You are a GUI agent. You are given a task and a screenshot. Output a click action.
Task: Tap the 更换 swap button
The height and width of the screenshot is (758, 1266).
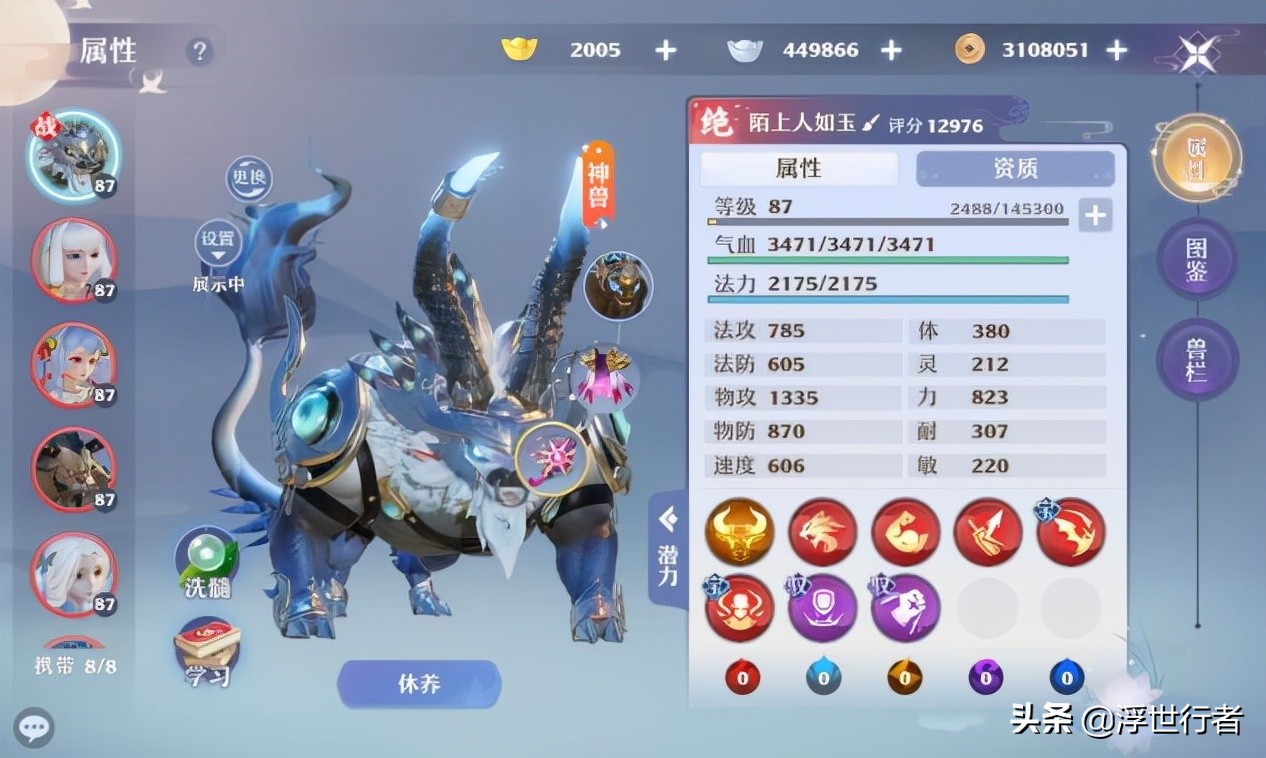249,180
